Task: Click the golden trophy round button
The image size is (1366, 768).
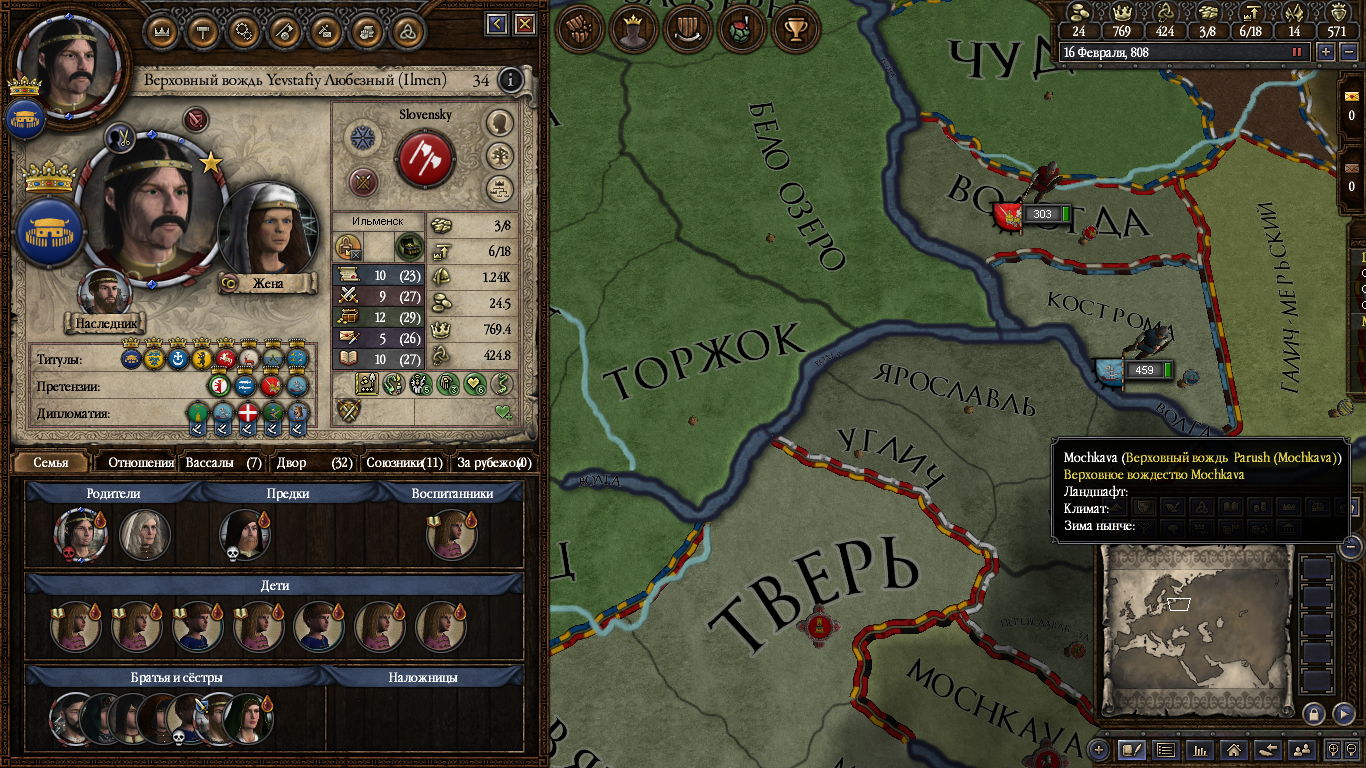Action: (796, 29)
